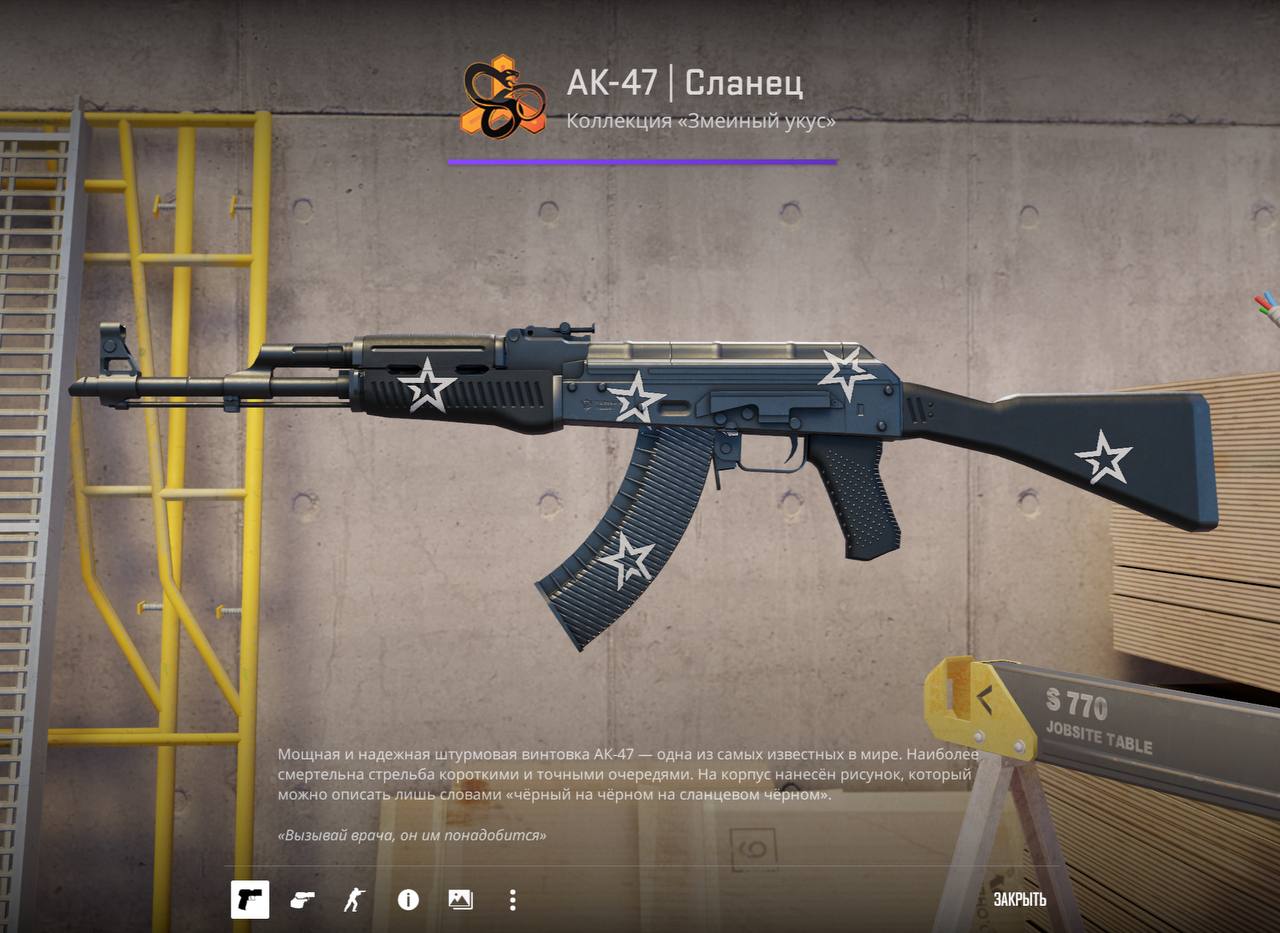Open the background images picker icon
The height and width of the screenshot is (933, 1280).
click(460, 900)
